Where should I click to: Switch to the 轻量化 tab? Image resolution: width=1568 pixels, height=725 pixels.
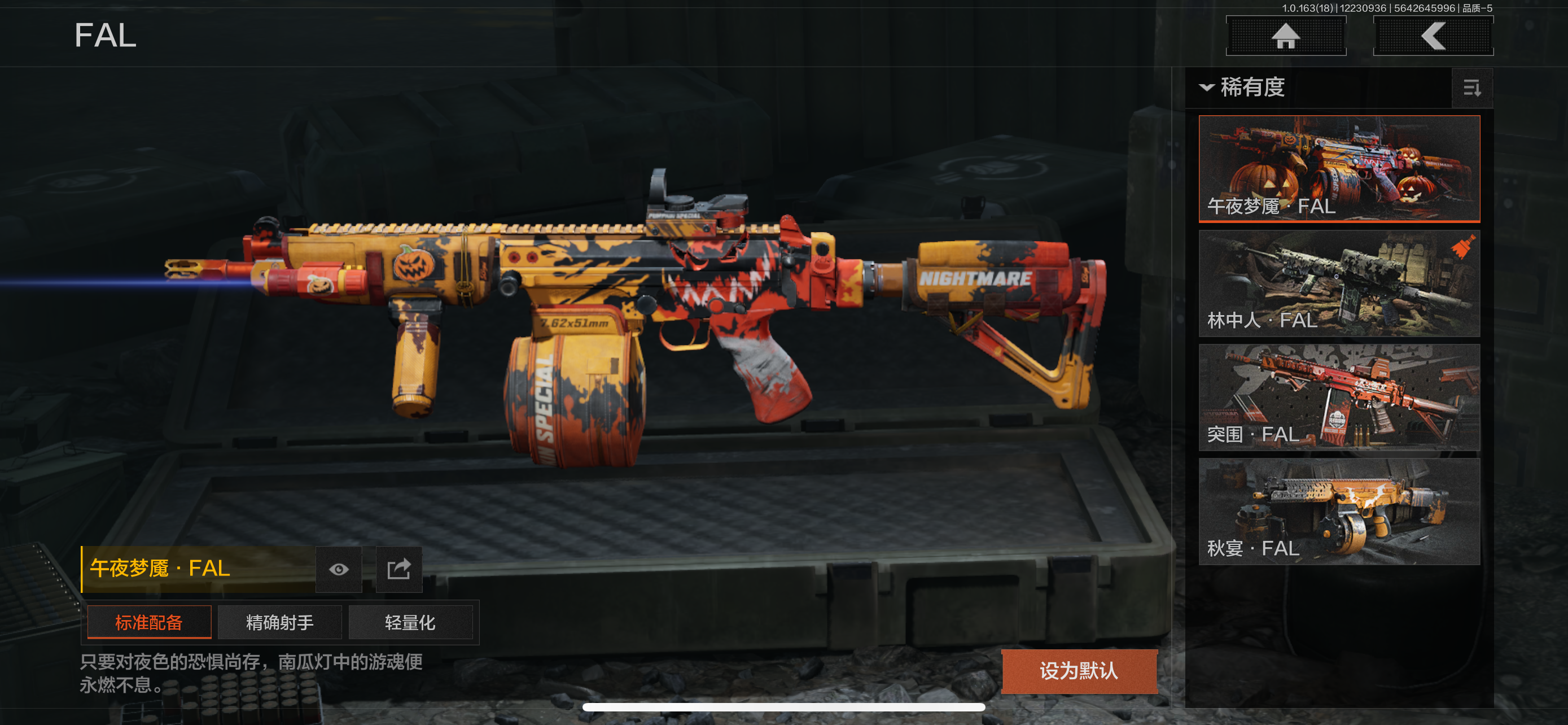tap(410, 622)
